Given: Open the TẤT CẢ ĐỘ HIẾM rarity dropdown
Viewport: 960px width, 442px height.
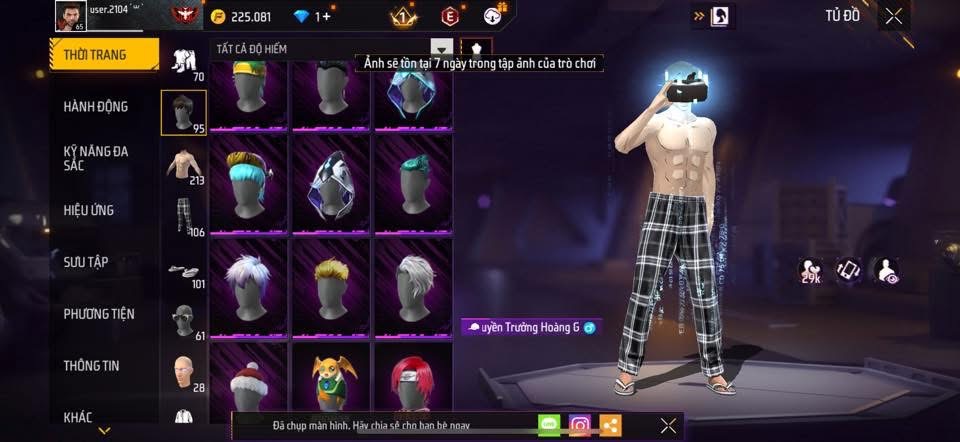Looking at the screenshot, I should pos(441,48).
